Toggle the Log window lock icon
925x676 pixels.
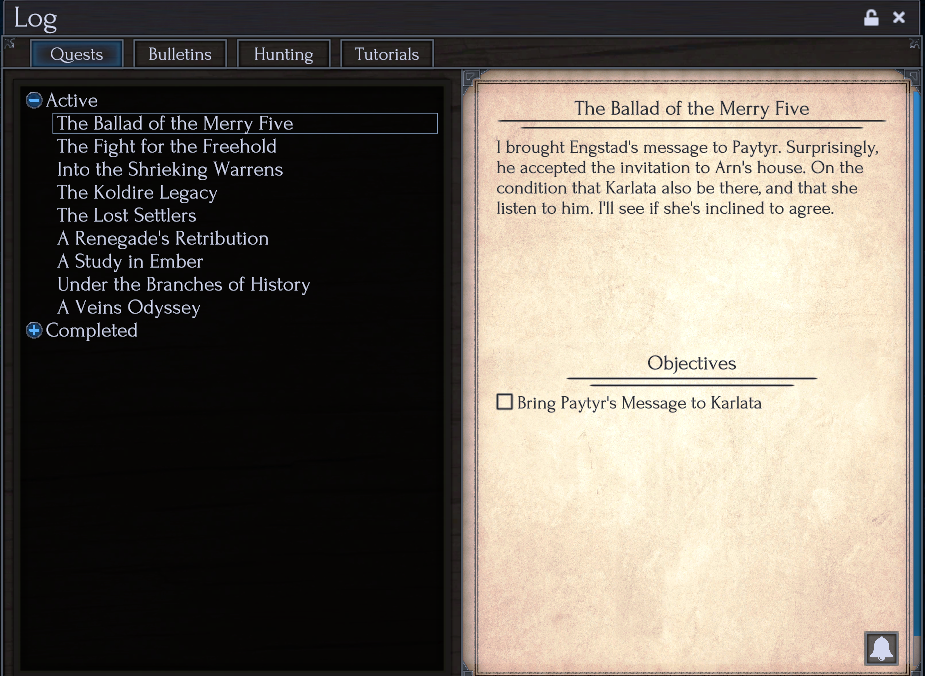tap(871, 17)
